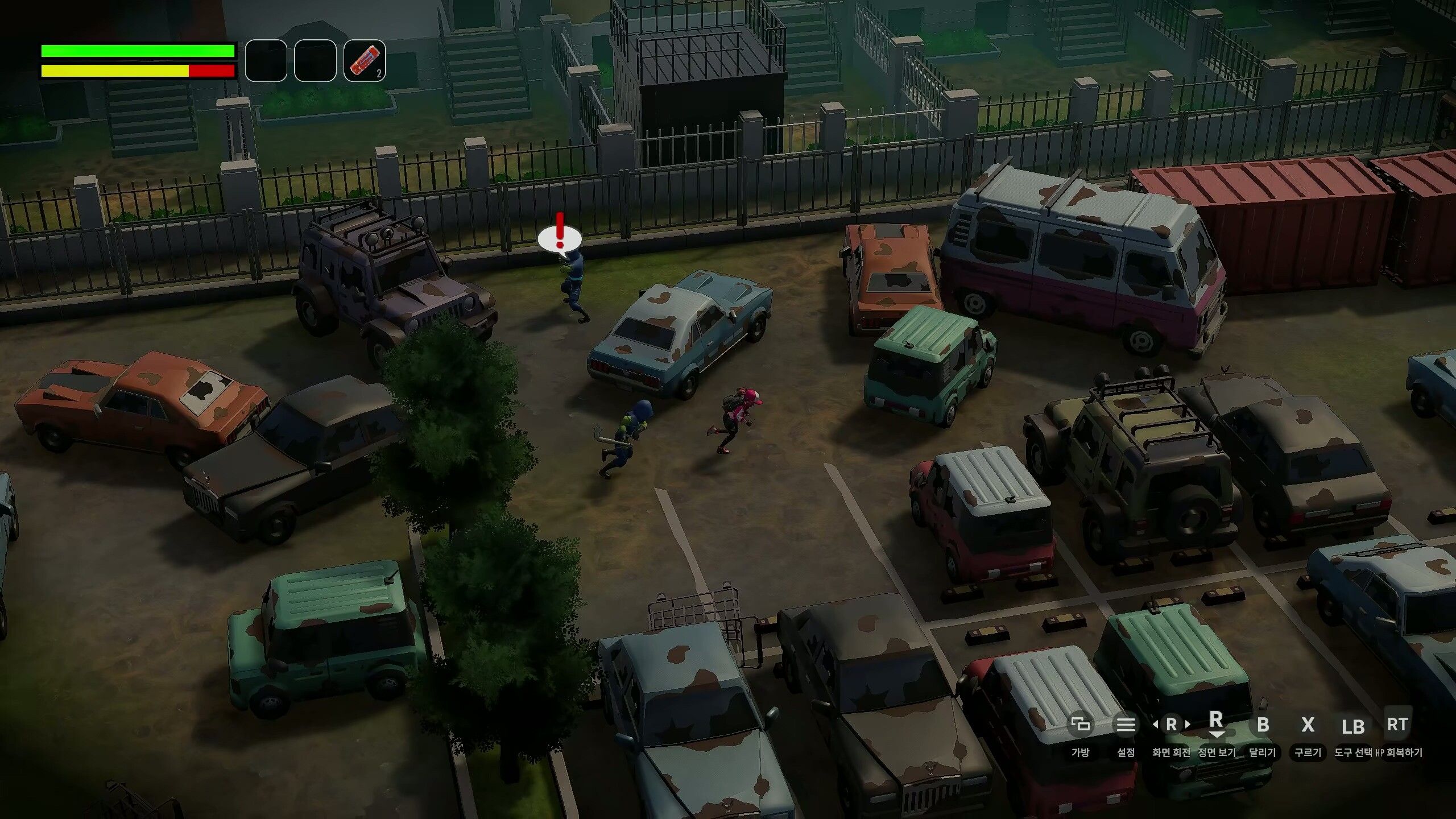Select the soda can item slot
1456x819 pixels.
365,64
